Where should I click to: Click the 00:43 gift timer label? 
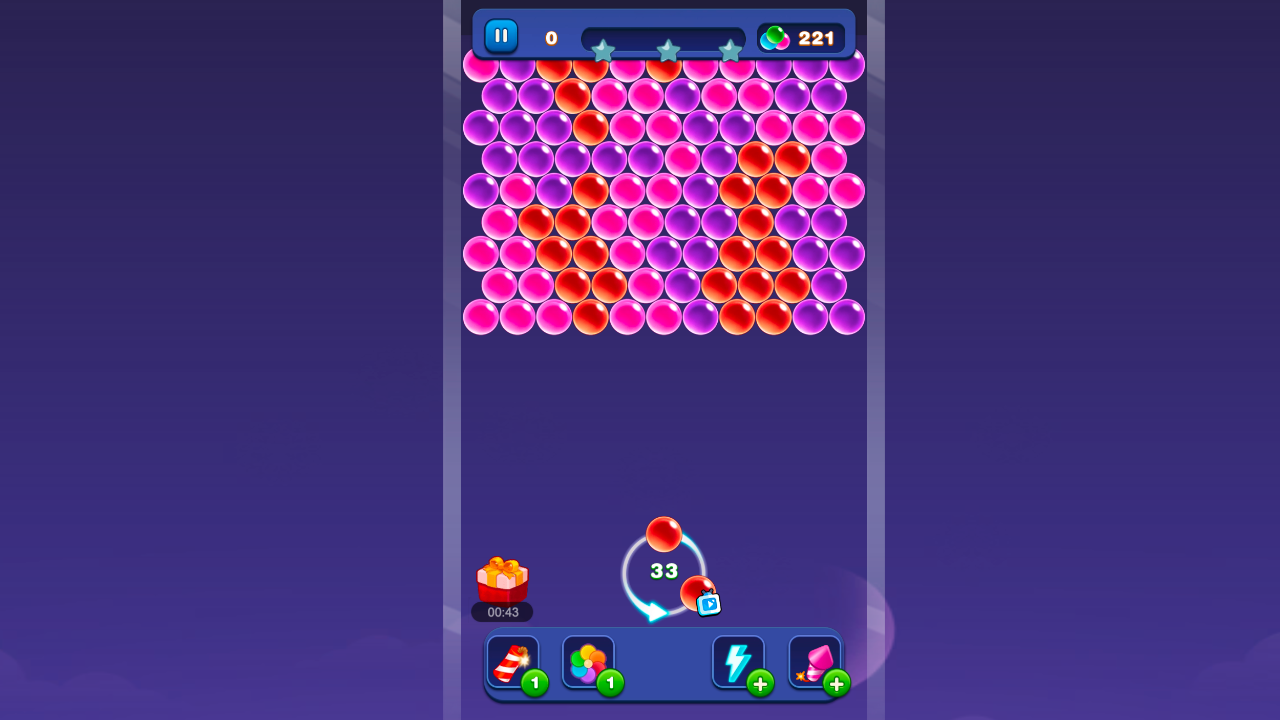[503, 611]
